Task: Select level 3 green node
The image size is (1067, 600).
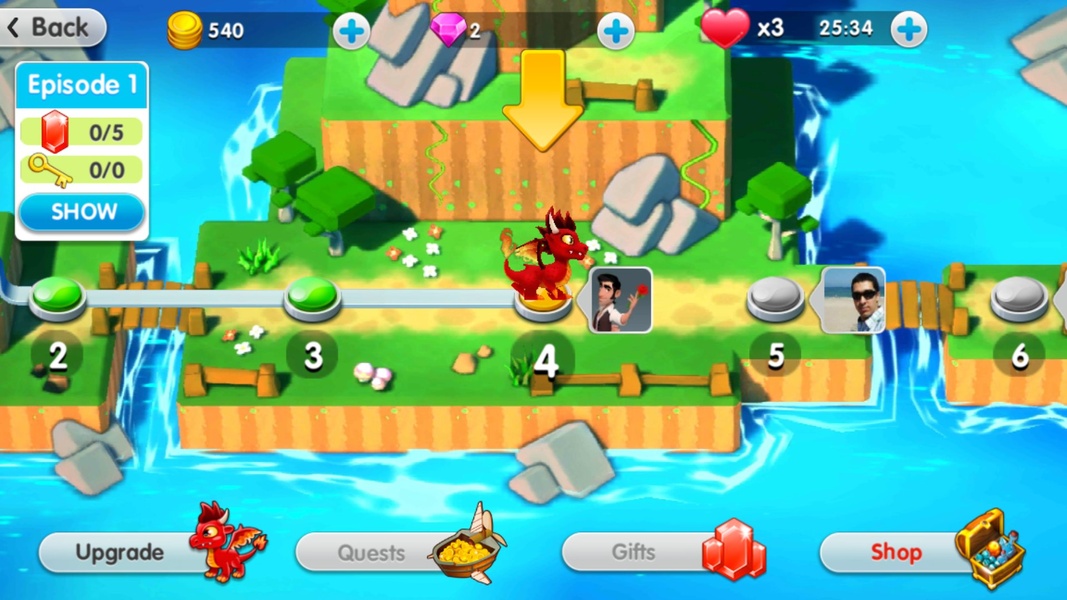Action: [313, 295]
